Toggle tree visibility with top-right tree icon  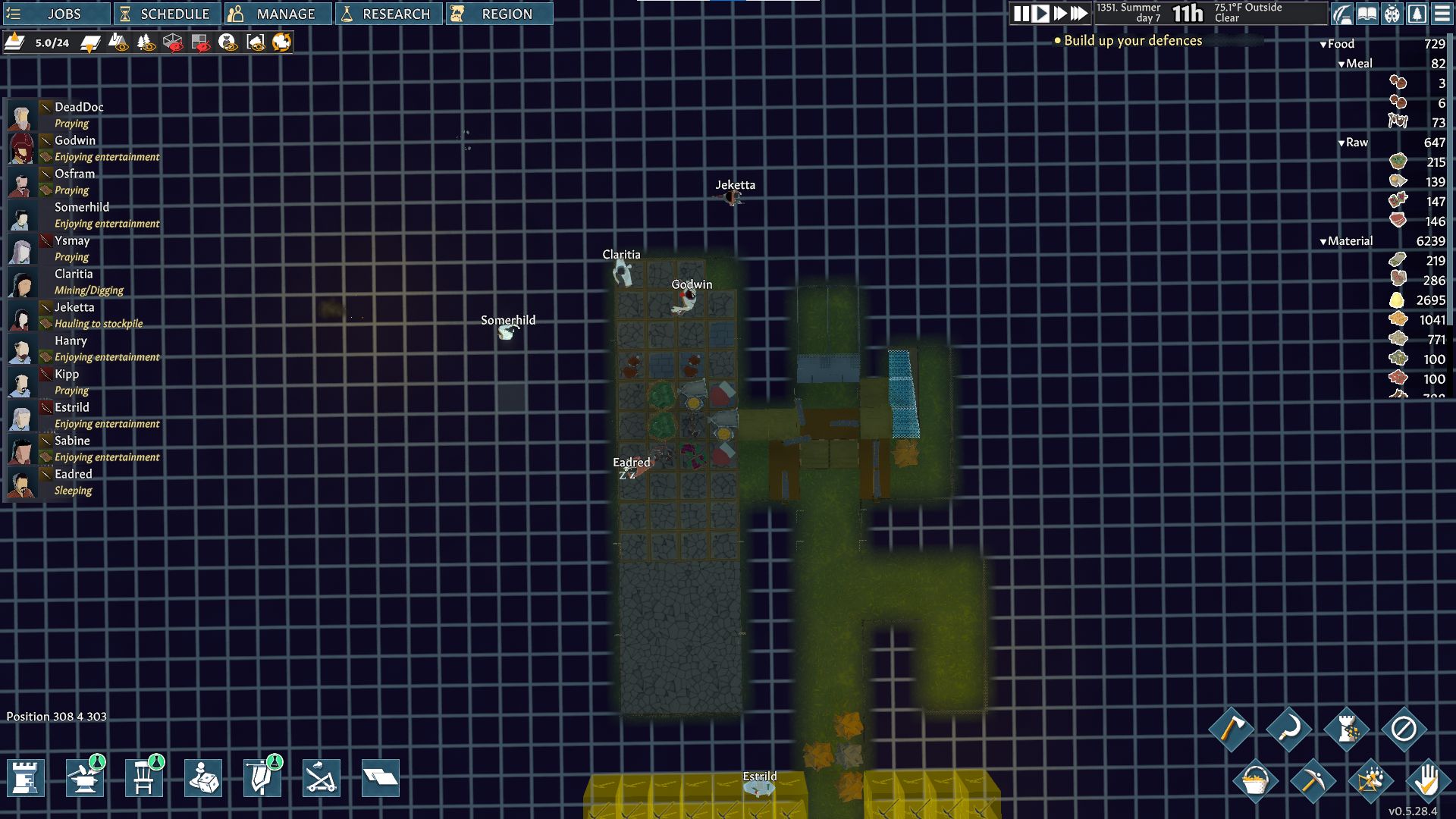(x=1417, y=14)
